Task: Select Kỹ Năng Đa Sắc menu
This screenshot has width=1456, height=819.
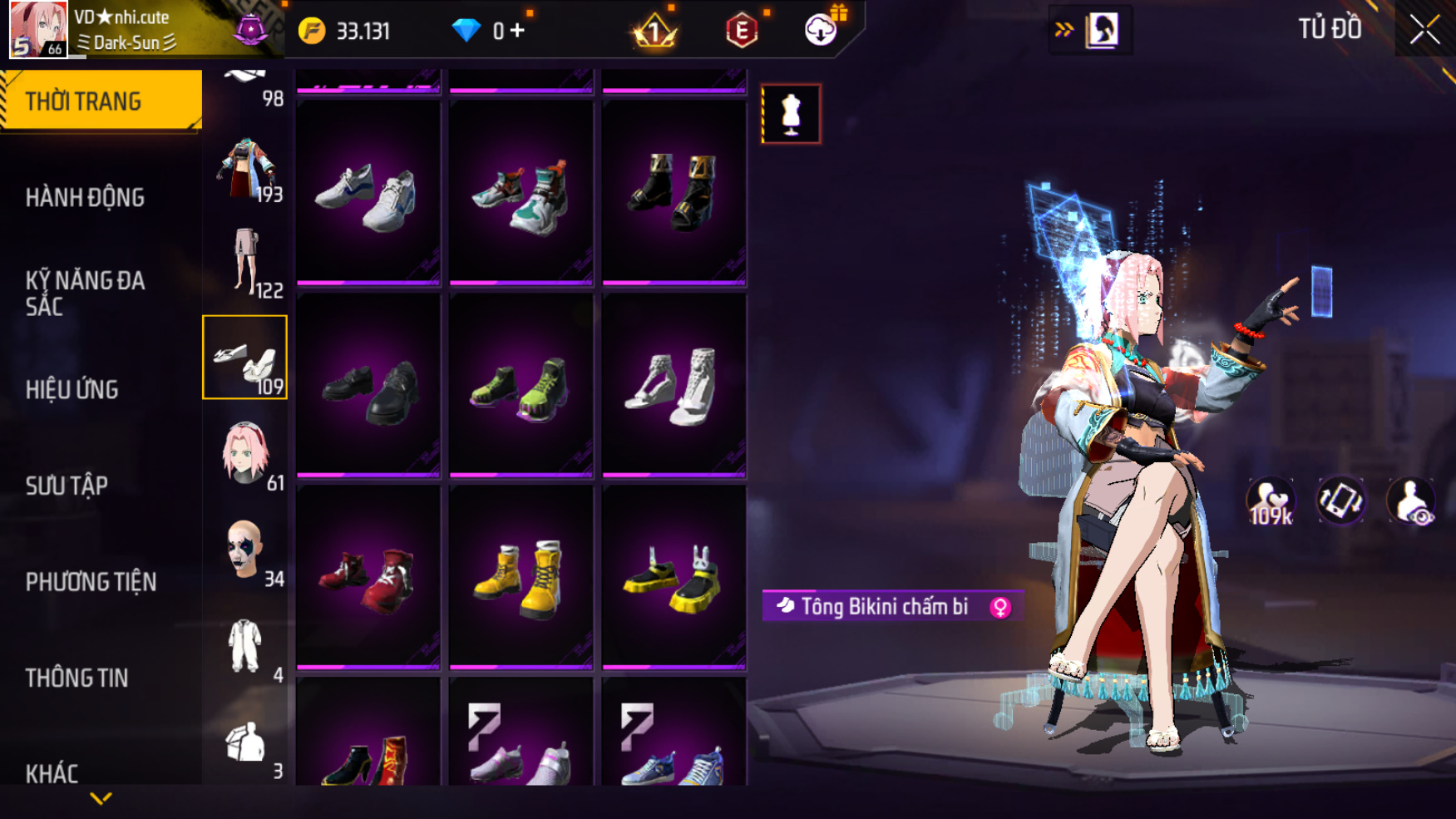Action: (x=85, y=293)
